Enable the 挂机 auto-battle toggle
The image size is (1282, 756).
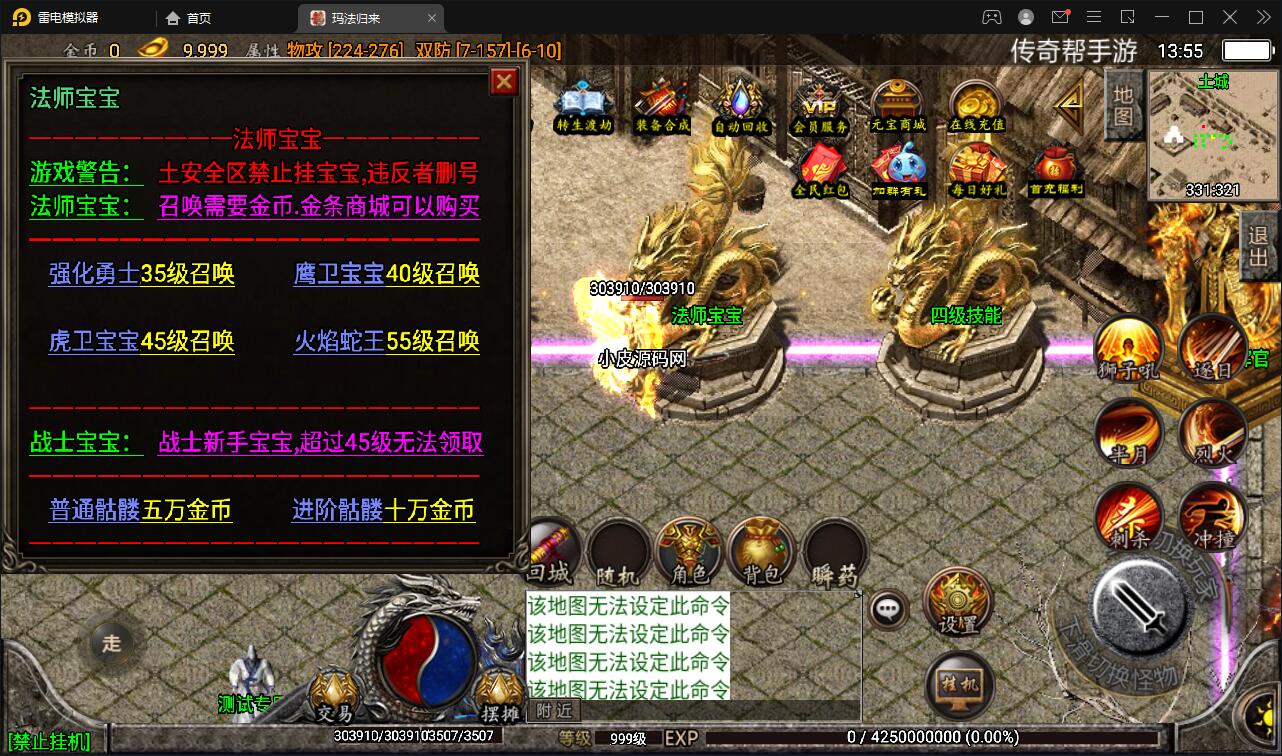point(957,686)
